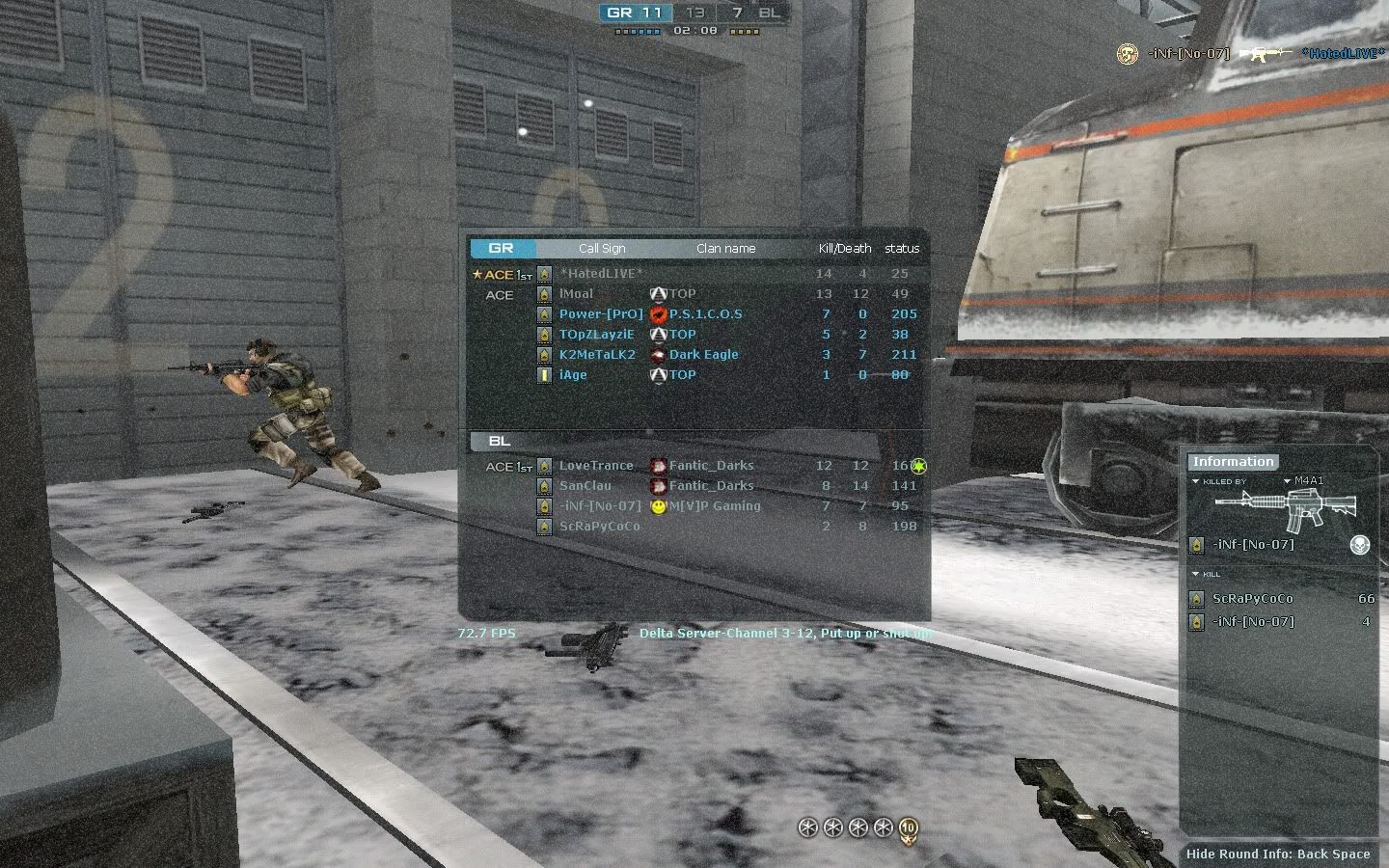1389x868 pixels.
Task: Click the P.S.1.C.O.S clan logo
Action: point(658,313)
